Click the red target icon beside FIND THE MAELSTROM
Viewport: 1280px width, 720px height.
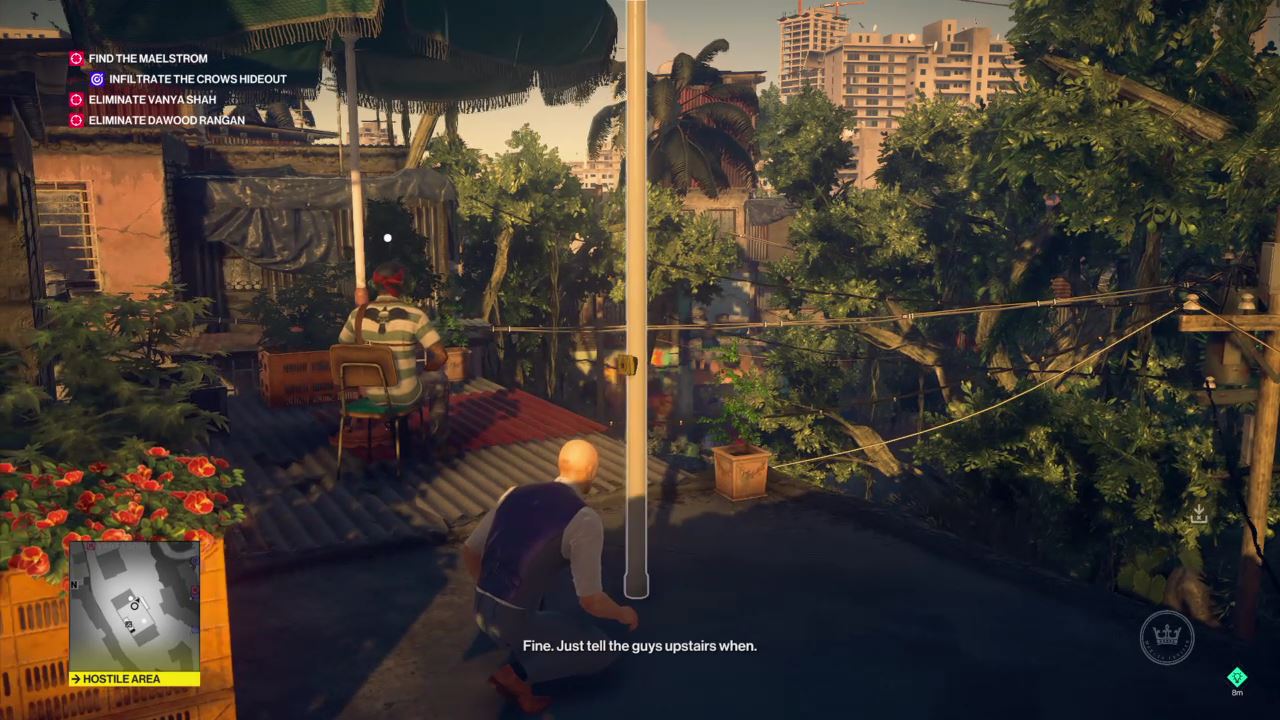(x=75, y=57)
